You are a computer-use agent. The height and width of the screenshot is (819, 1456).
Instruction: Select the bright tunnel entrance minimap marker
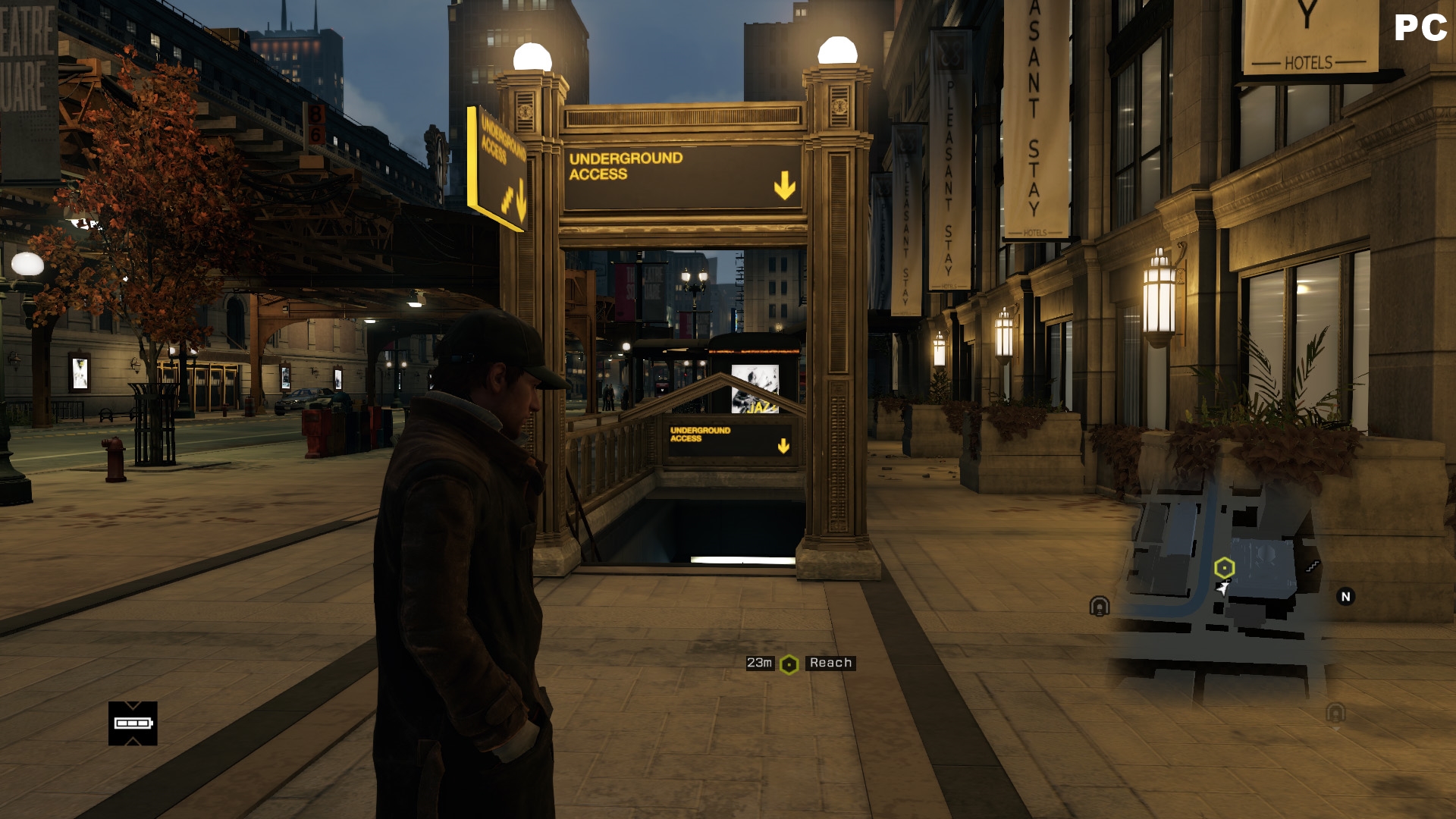point(1100,606)
